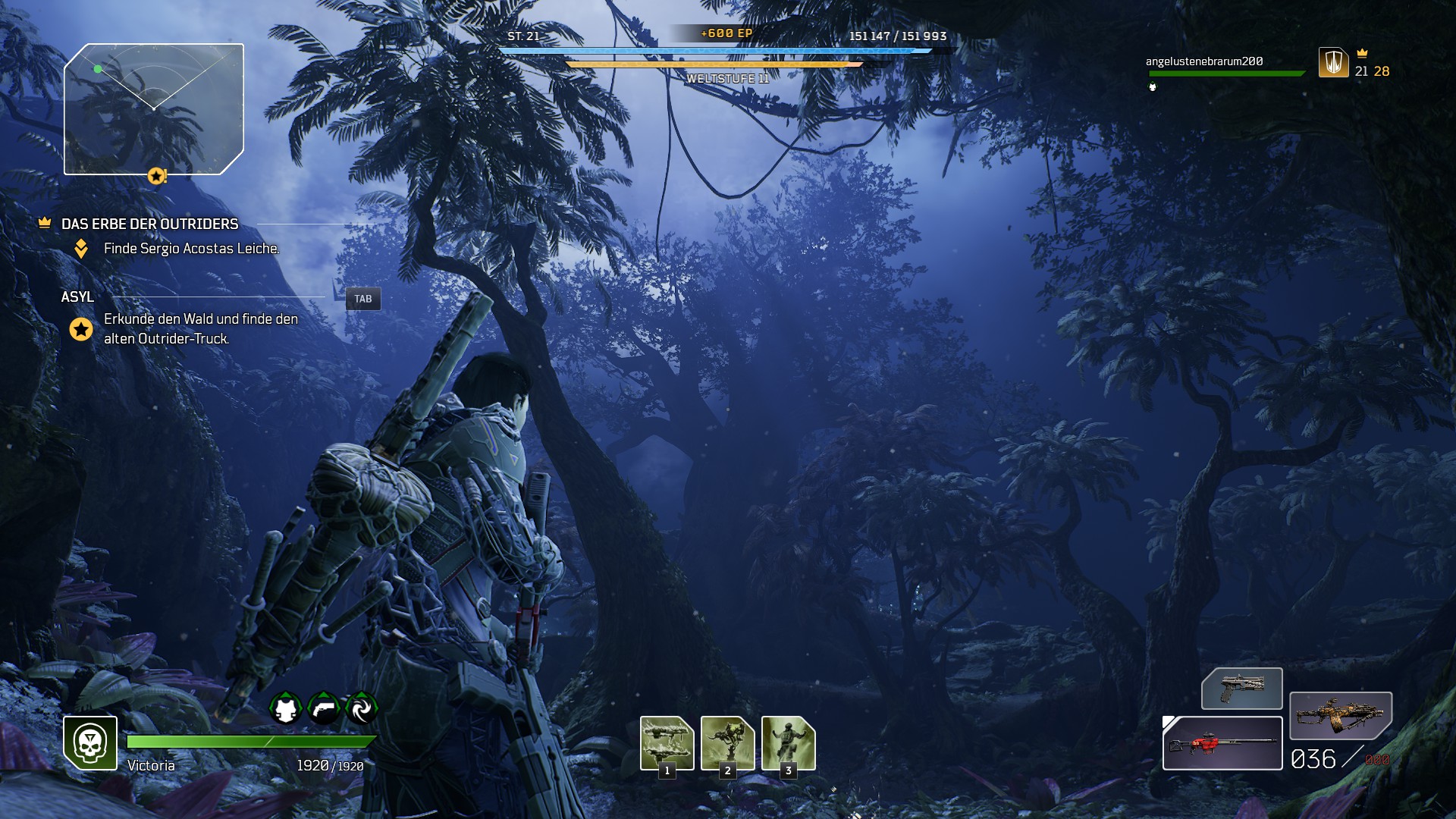
Task: Activate the plant turret skill in slot 2
Action: pyautogui.click(x=727, y=742)
